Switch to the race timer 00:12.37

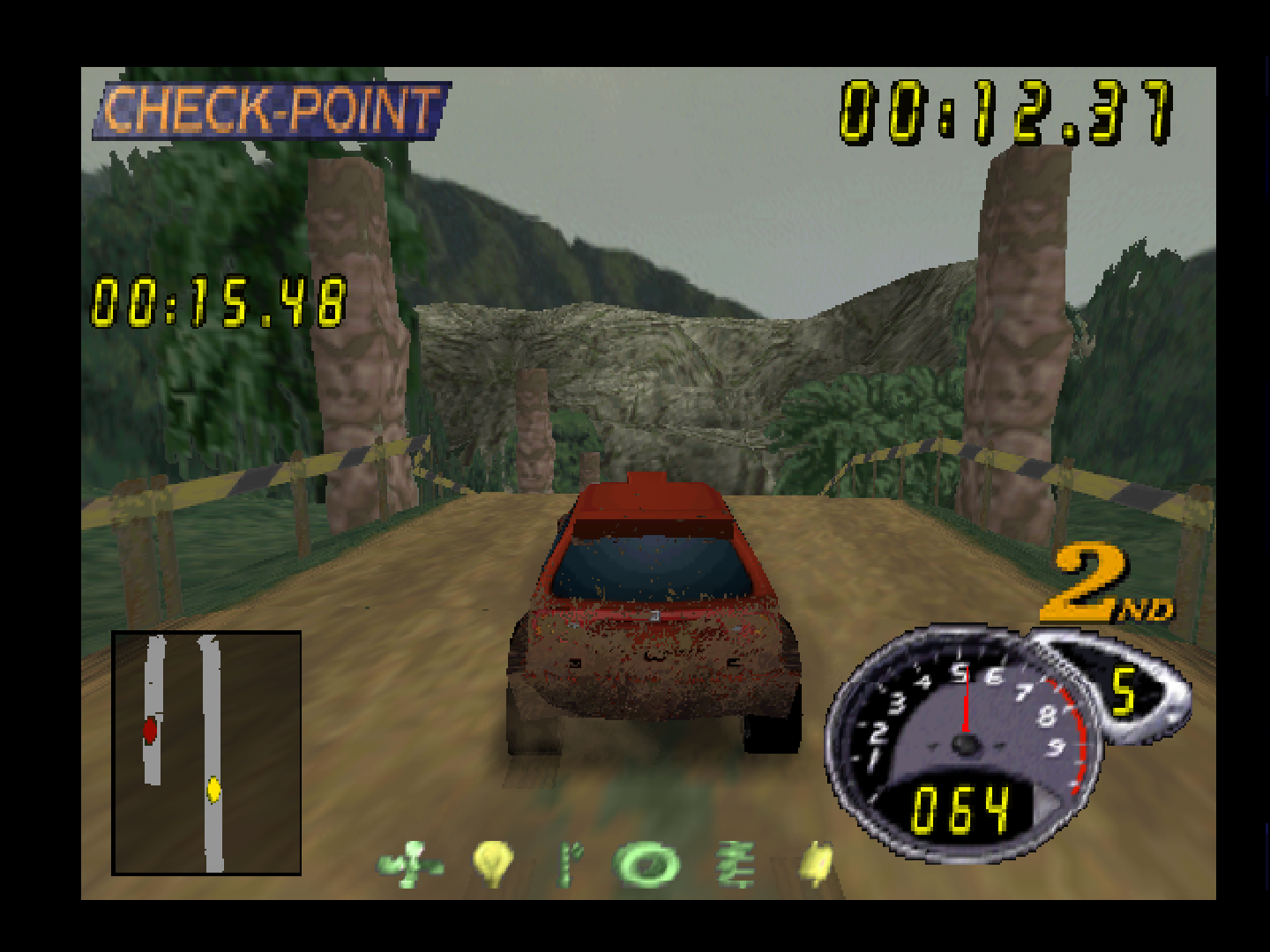click(1005, 110)
